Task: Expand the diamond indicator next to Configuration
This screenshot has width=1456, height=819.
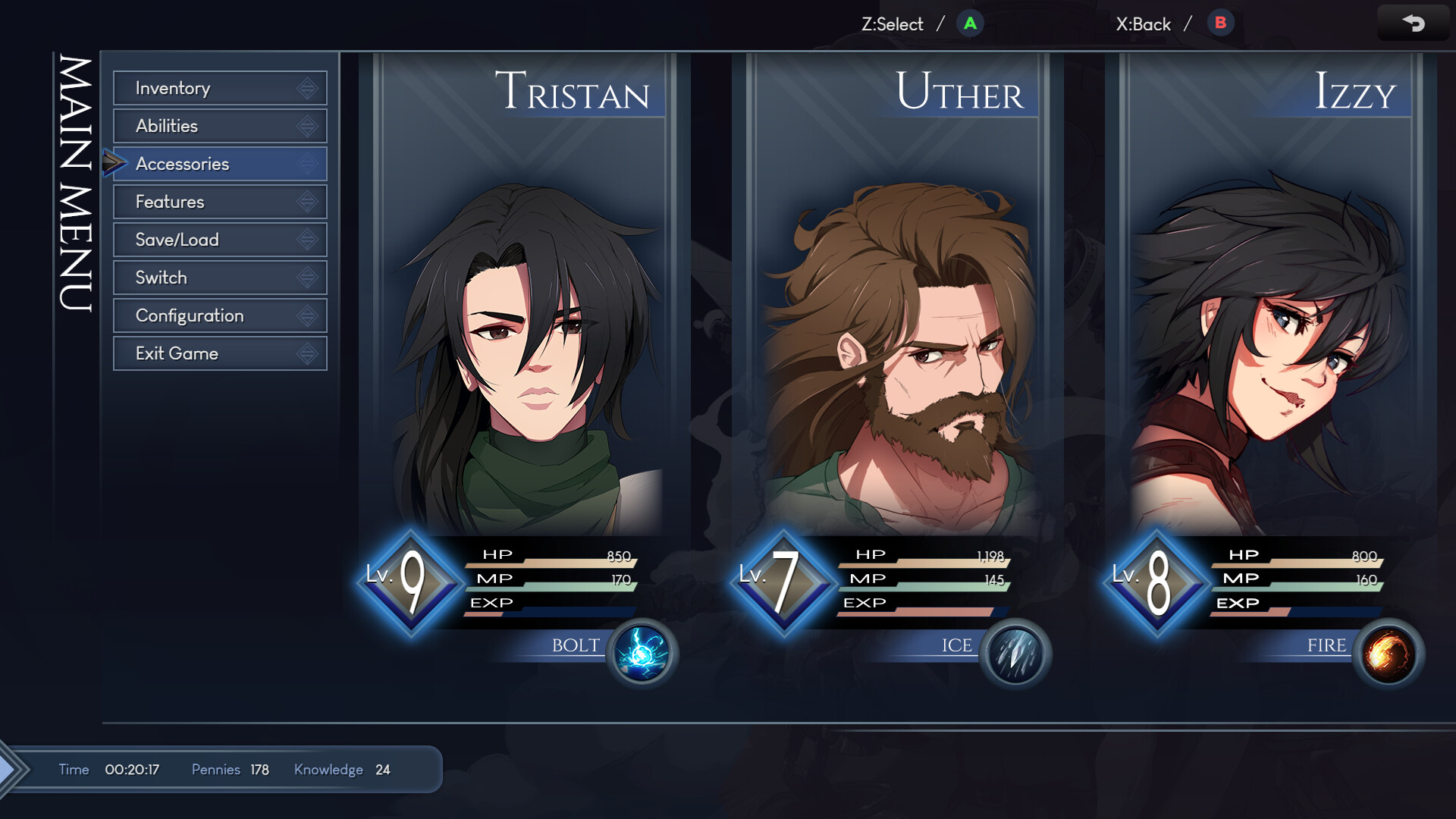Action: pos(306,315)
